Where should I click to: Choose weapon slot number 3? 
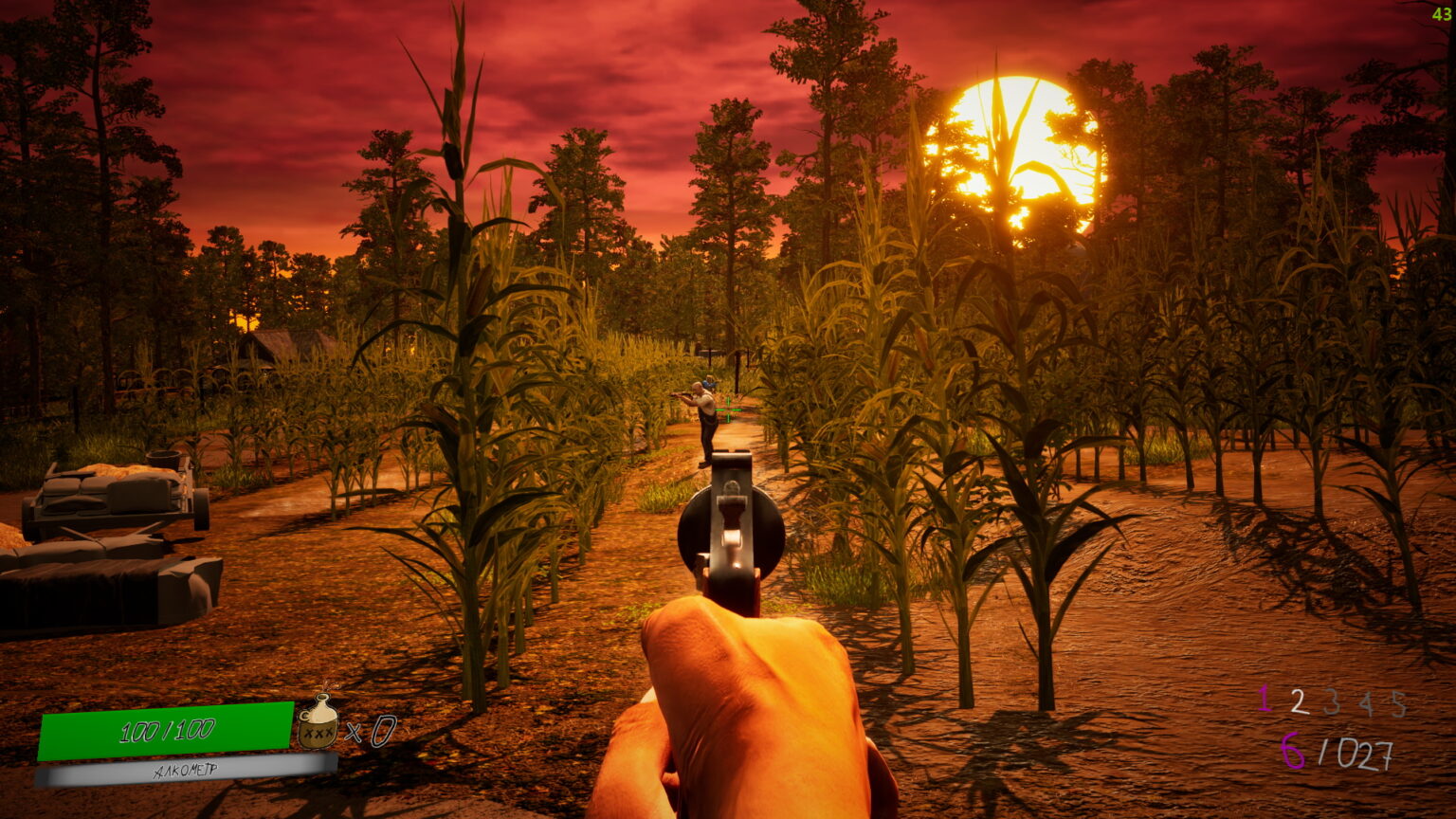(x=1332, y=702)
